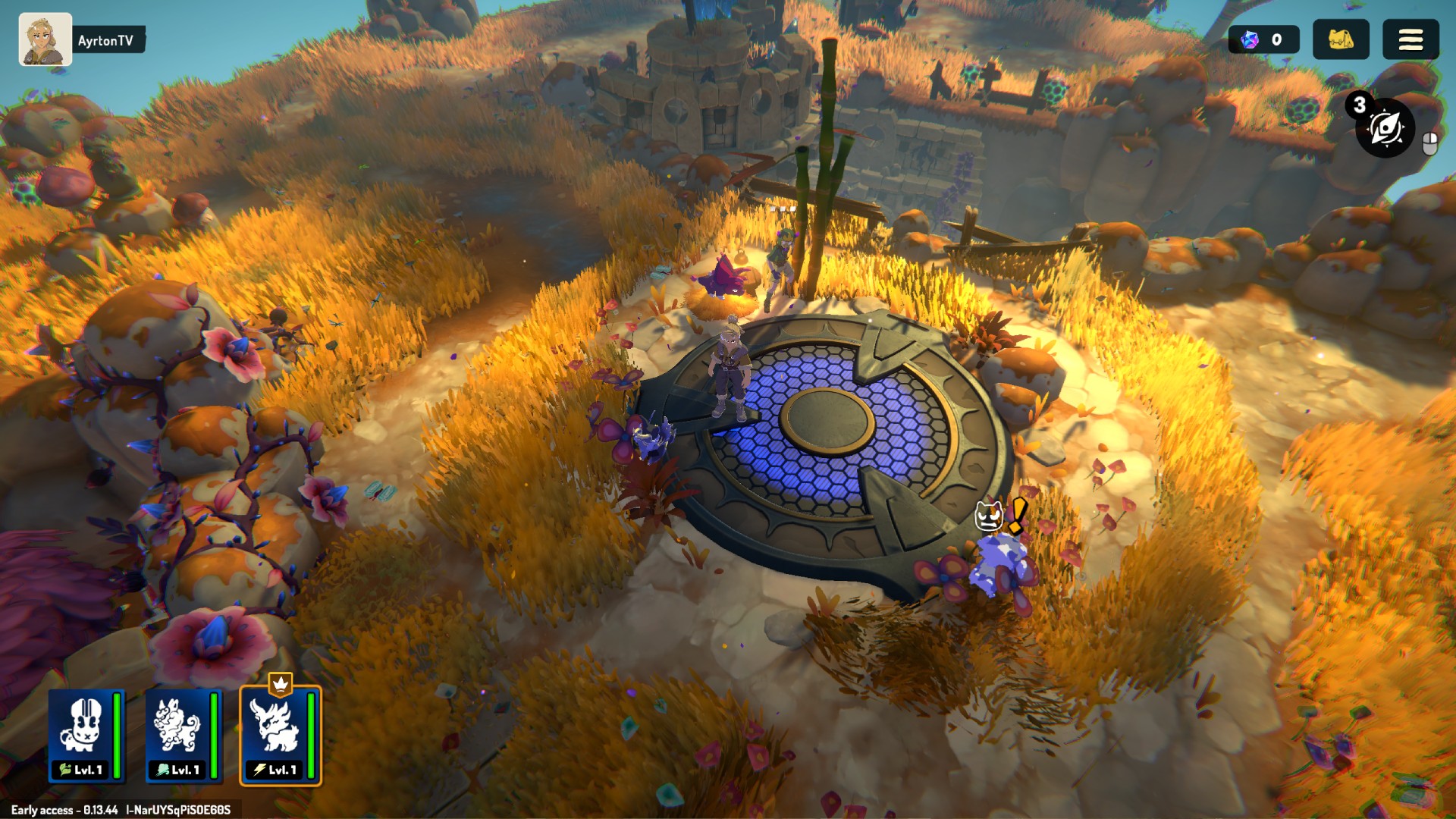Open the yellow backpack inventory
Viewport: 1456px width, 819px height.
pos(1340,39)
